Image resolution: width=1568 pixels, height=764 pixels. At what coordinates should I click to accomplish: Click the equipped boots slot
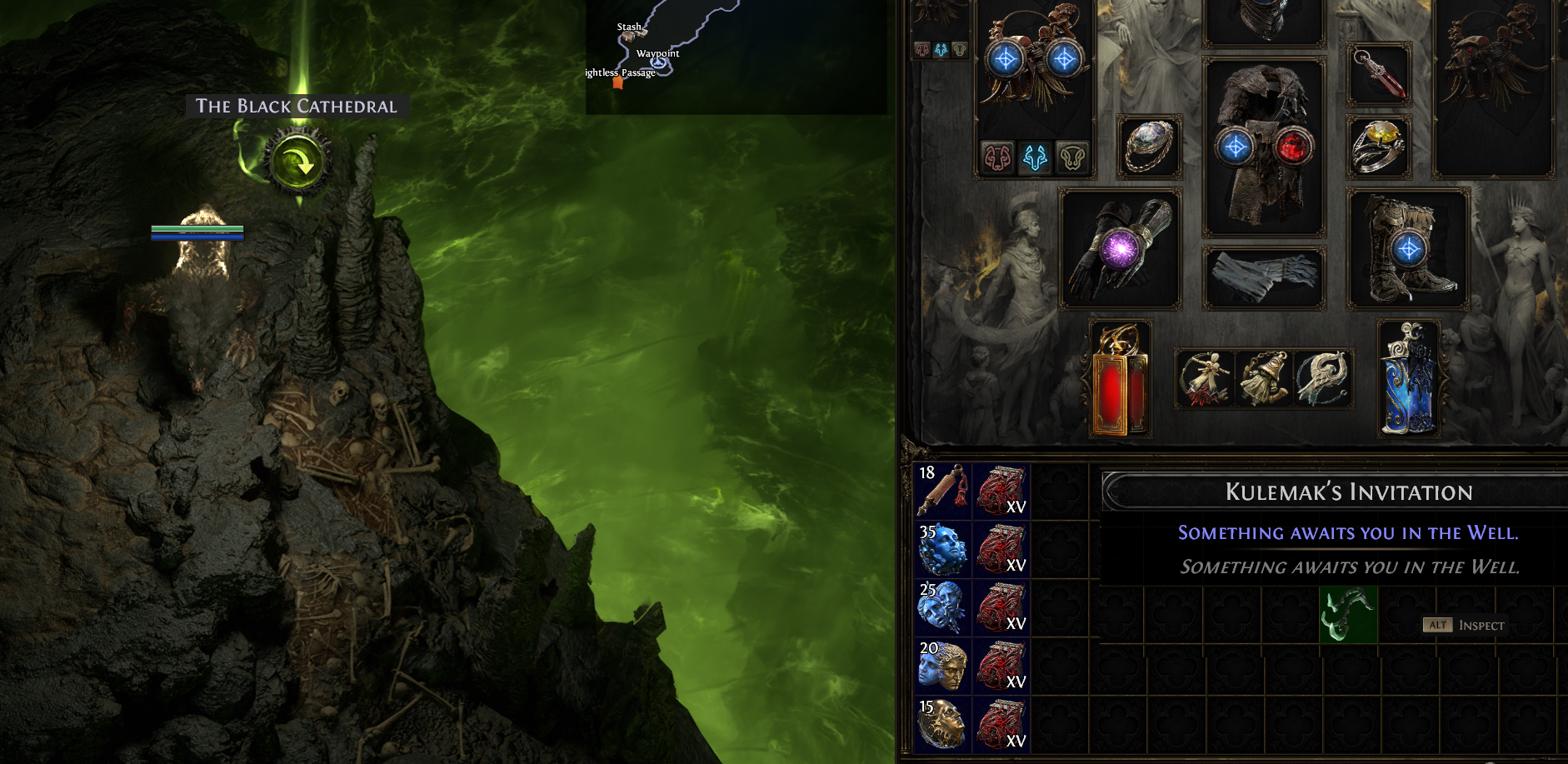pos(1408,248)
